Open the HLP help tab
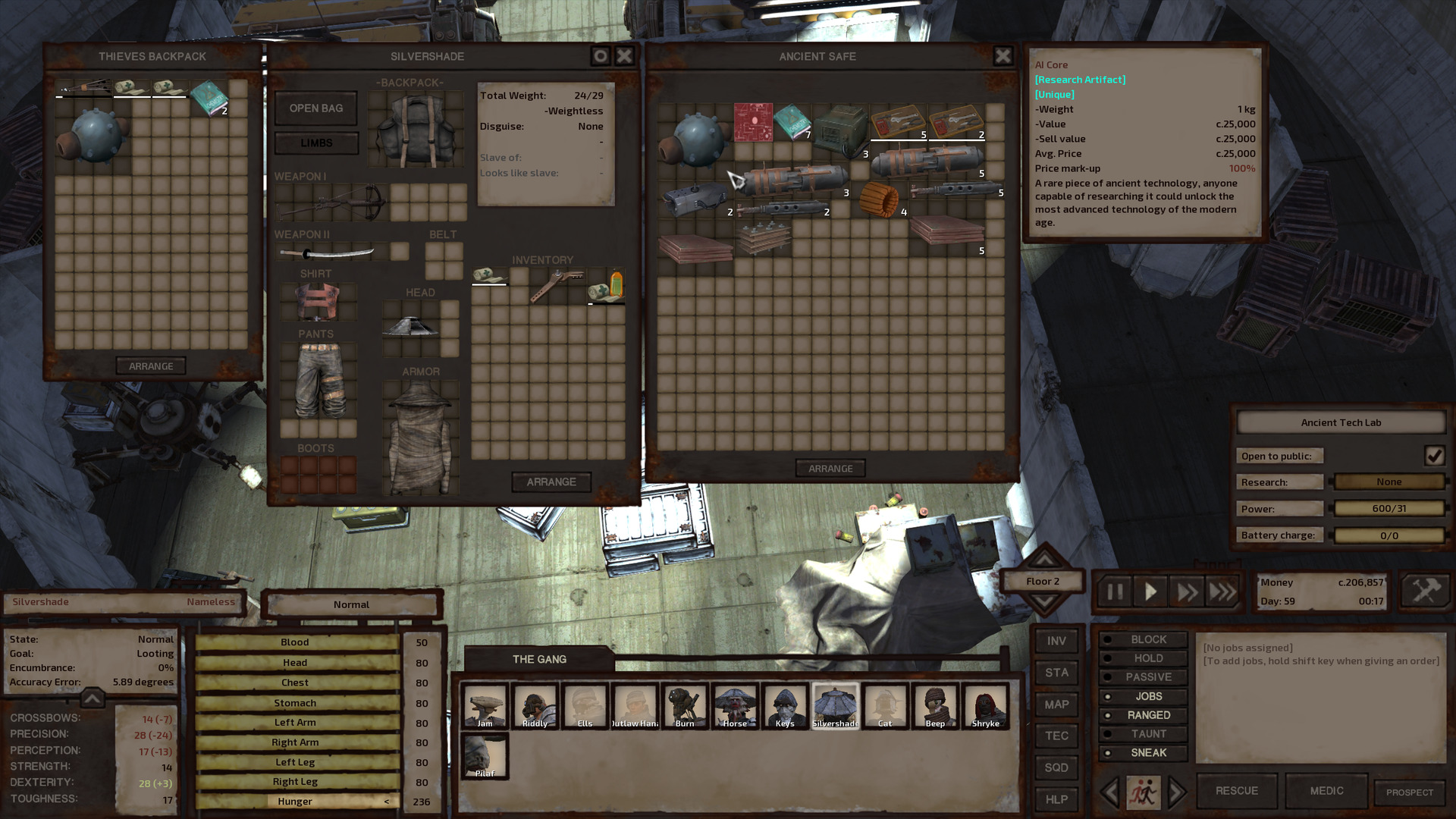1456x819 pixels. click(x=1056, y=799)
